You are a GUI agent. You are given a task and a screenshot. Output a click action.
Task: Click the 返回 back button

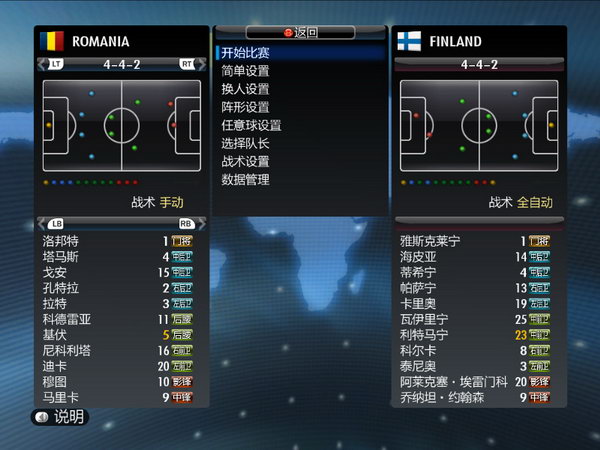[x=300, y=32]
